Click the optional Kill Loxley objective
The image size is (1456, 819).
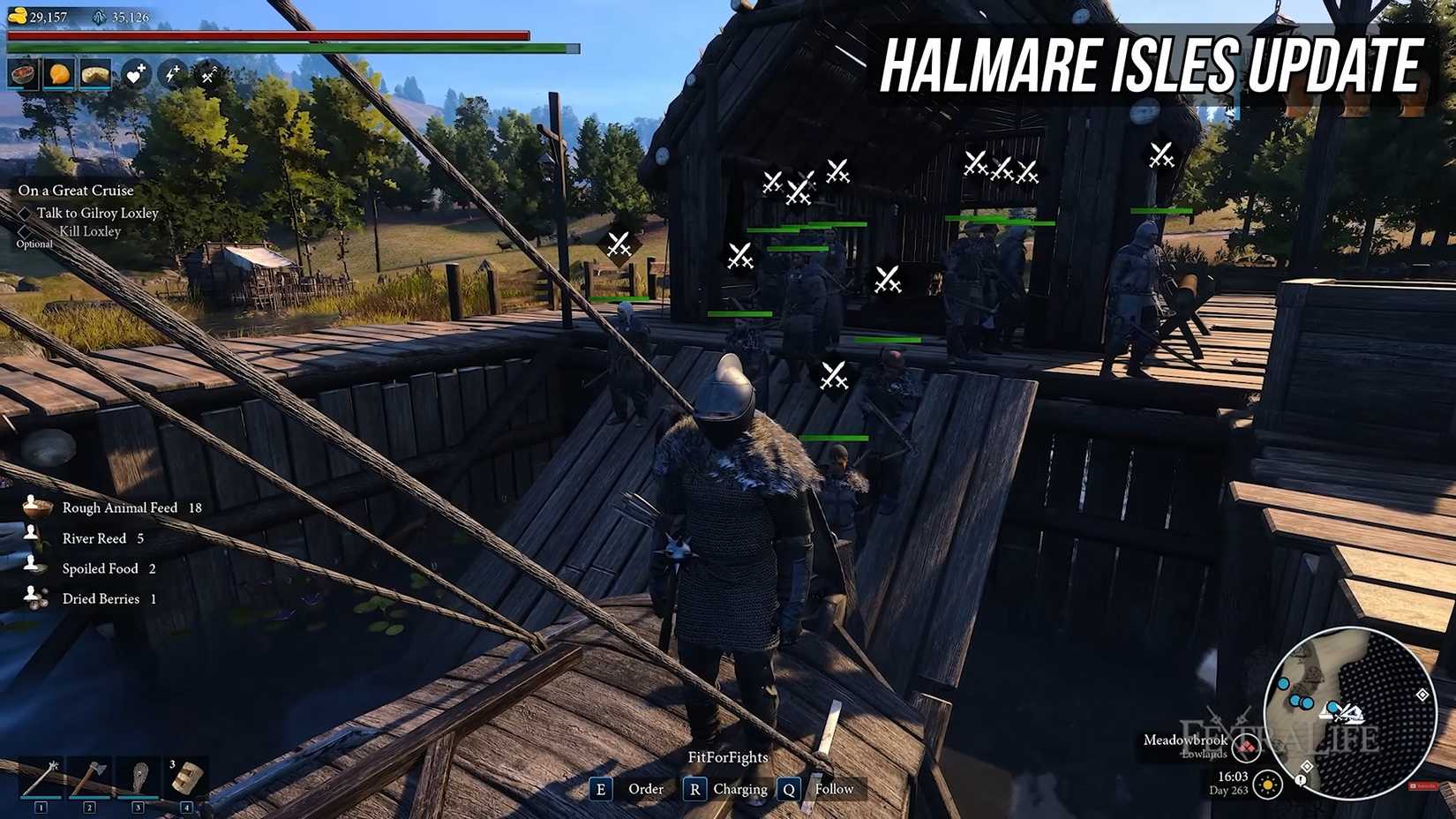[x=89, y=231]
